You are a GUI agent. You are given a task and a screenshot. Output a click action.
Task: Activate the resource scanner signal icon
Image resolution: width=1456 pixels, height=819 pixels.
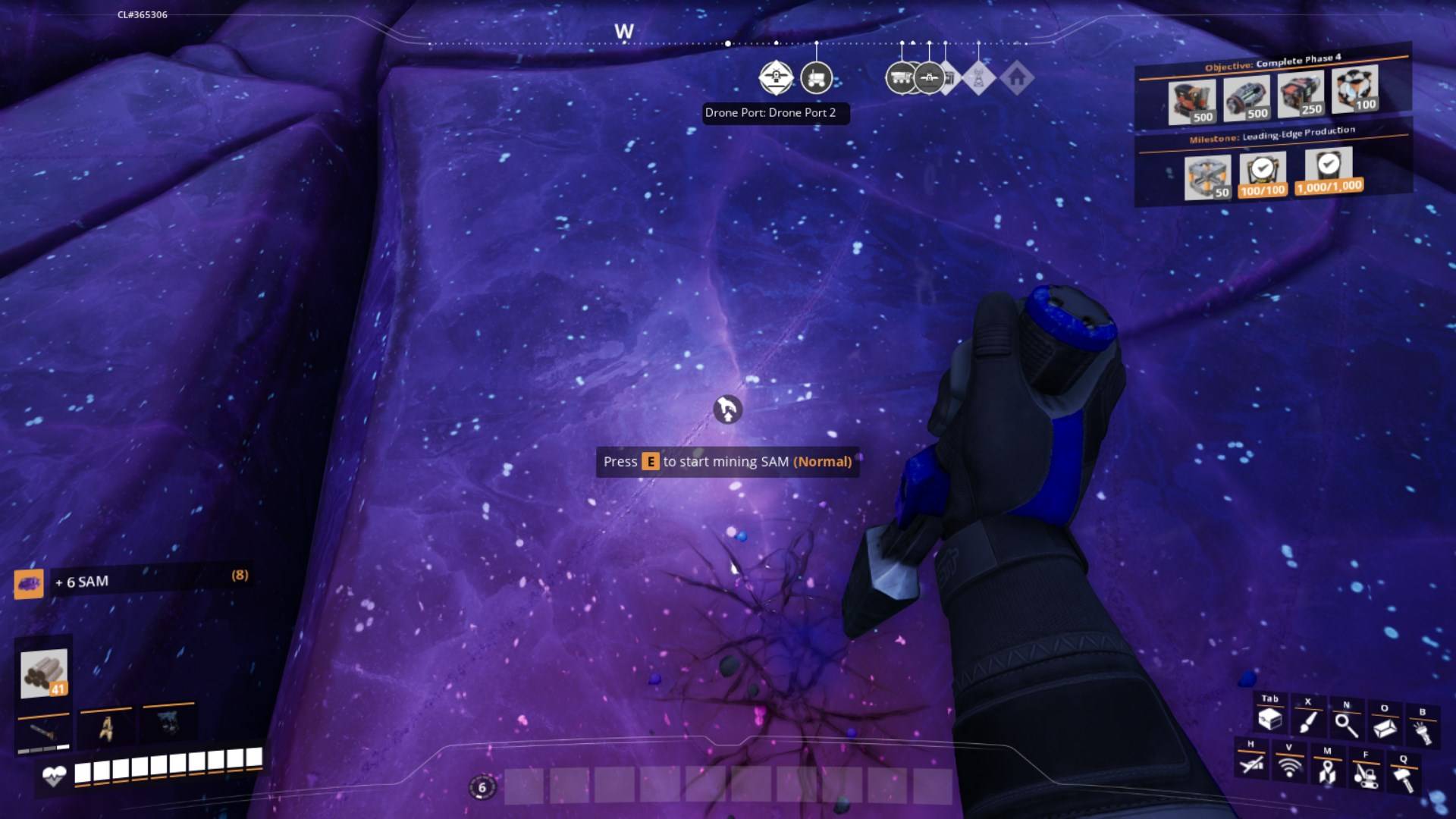tap(1288, 767)
